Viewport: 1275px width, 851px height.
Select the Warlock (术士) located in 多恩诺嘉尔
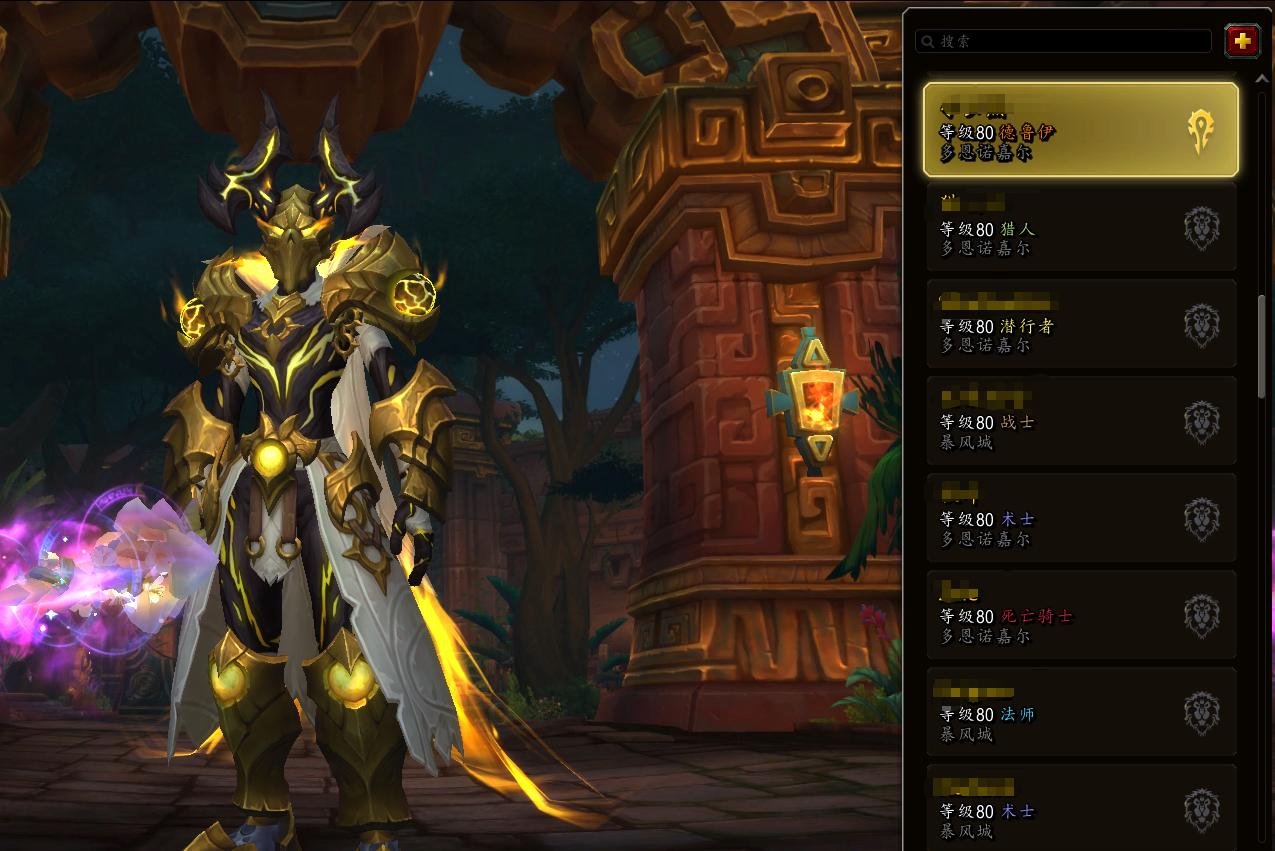[x=1081, y=518]
